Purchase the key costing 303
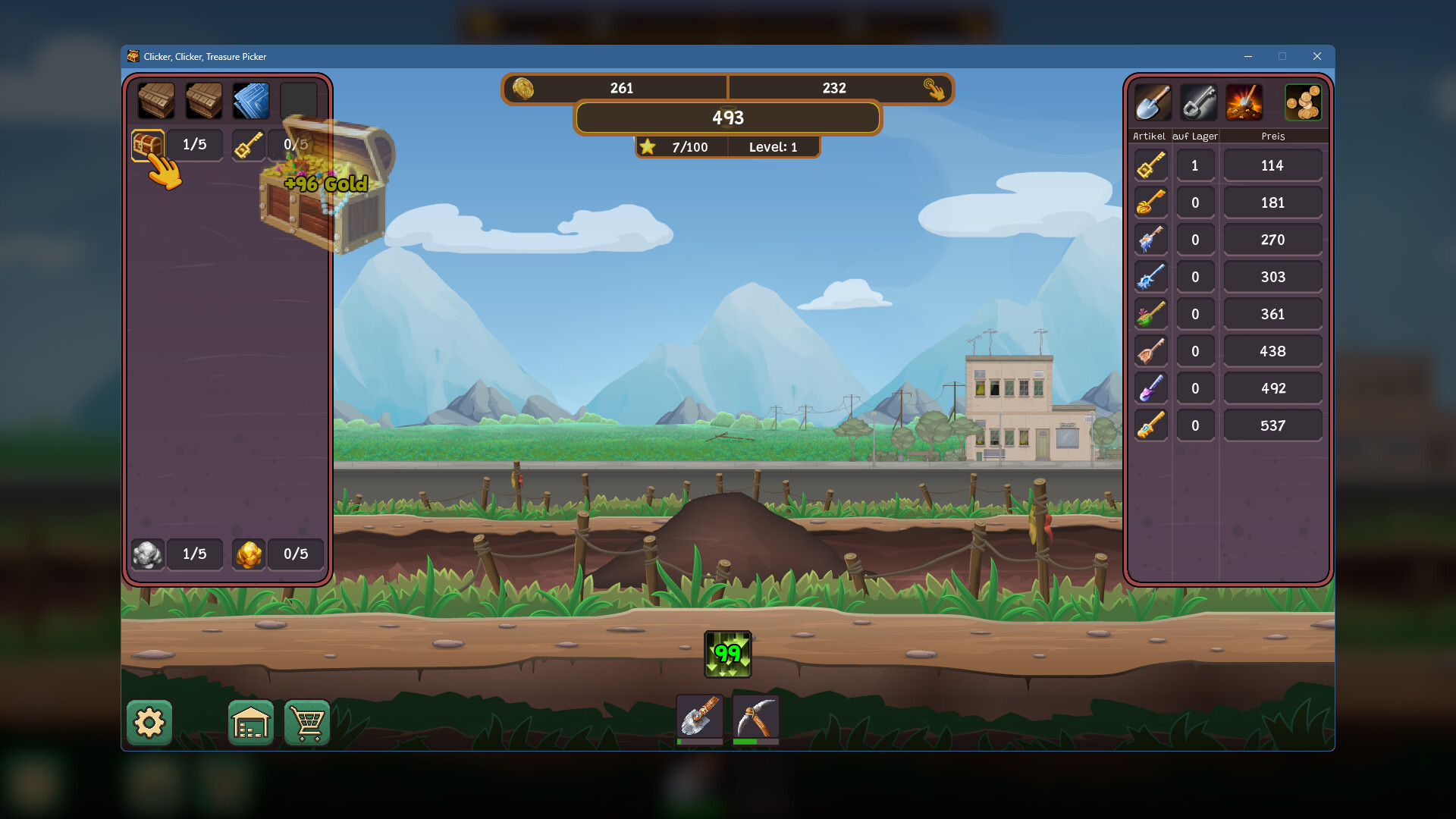Screen dimensions: 1456x819 click(x=1272, y=277)
